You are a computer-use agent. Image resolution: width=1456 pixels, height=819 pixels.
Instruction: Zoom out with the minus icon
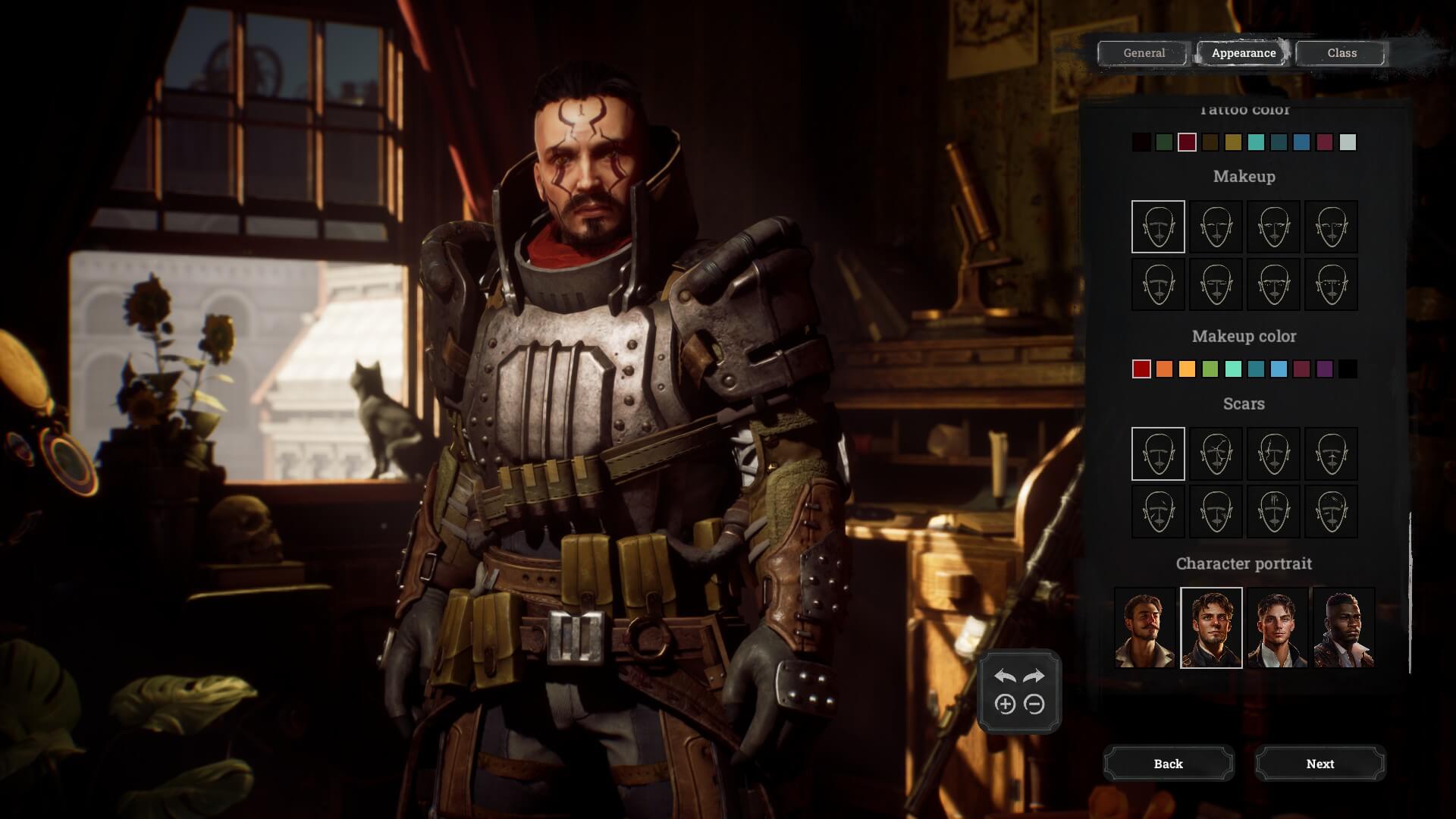(1034, 704)
